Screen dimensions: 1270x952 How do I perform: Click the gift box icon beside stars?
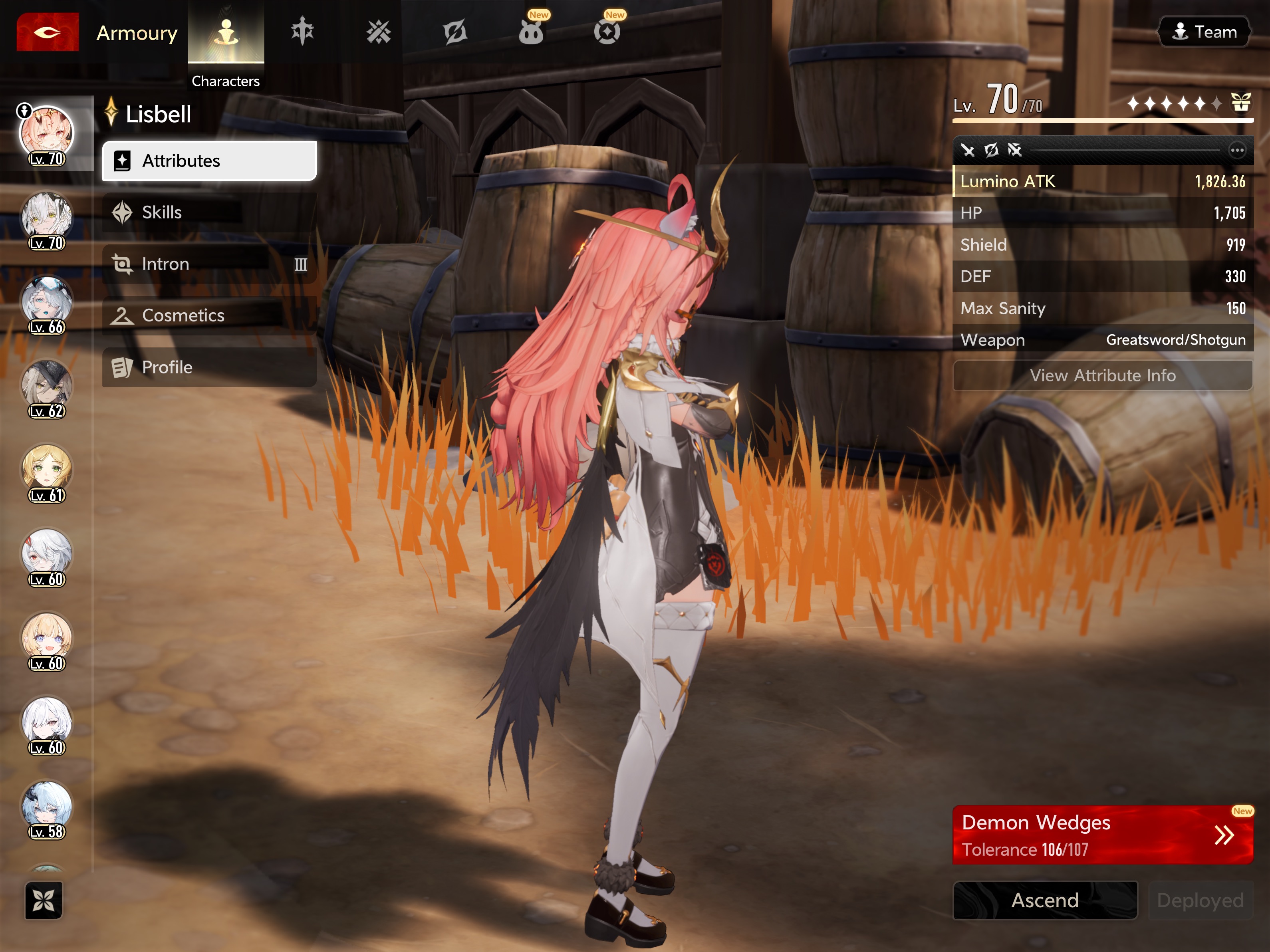(x=1241, y=103)
